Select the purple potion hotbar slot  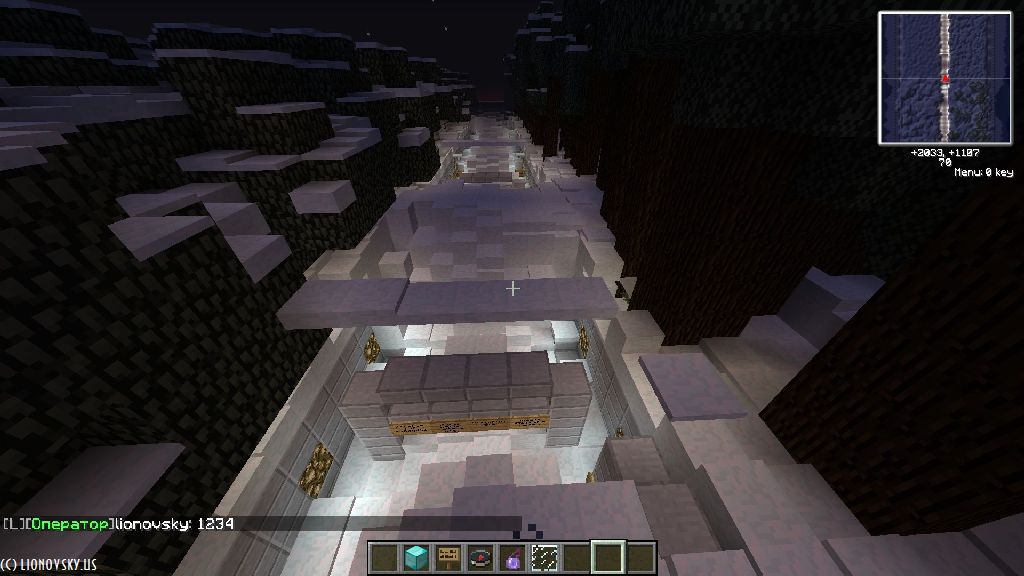[513, 558]
